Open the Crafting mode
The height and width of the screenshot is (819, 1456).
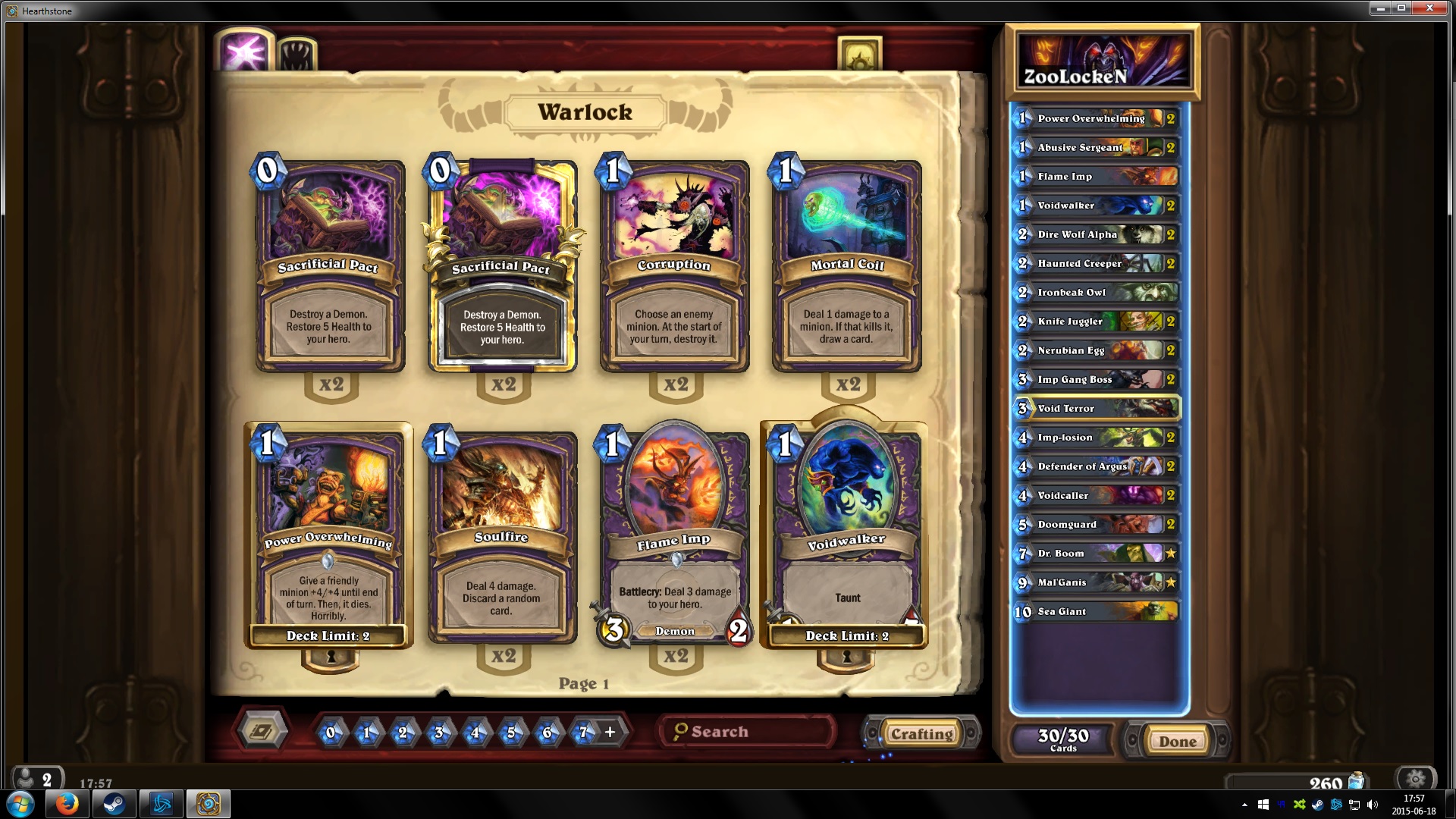tap(921, 733)
